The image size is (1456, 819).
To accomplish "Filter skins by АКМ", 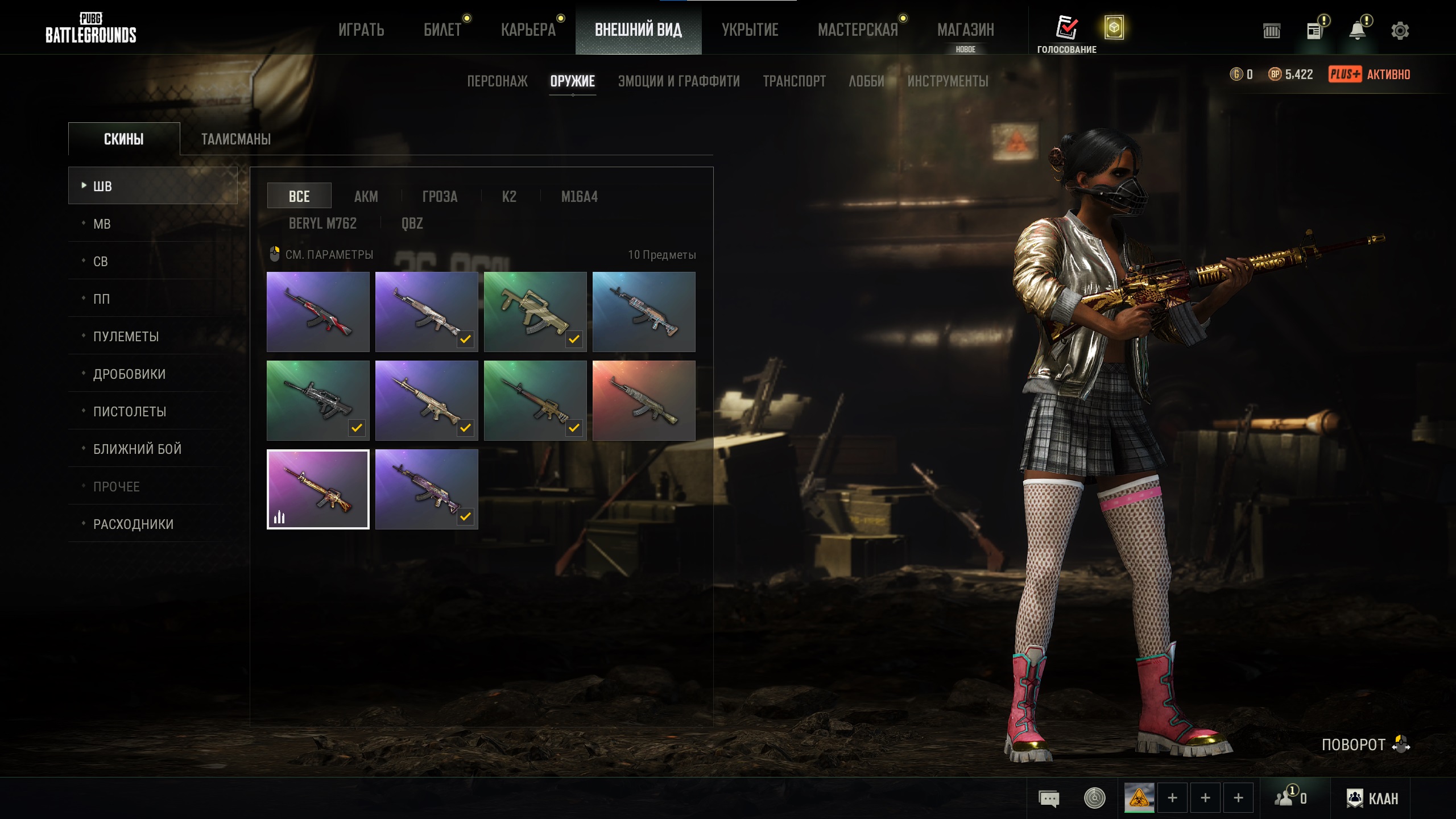I will [x=366, y=196].
